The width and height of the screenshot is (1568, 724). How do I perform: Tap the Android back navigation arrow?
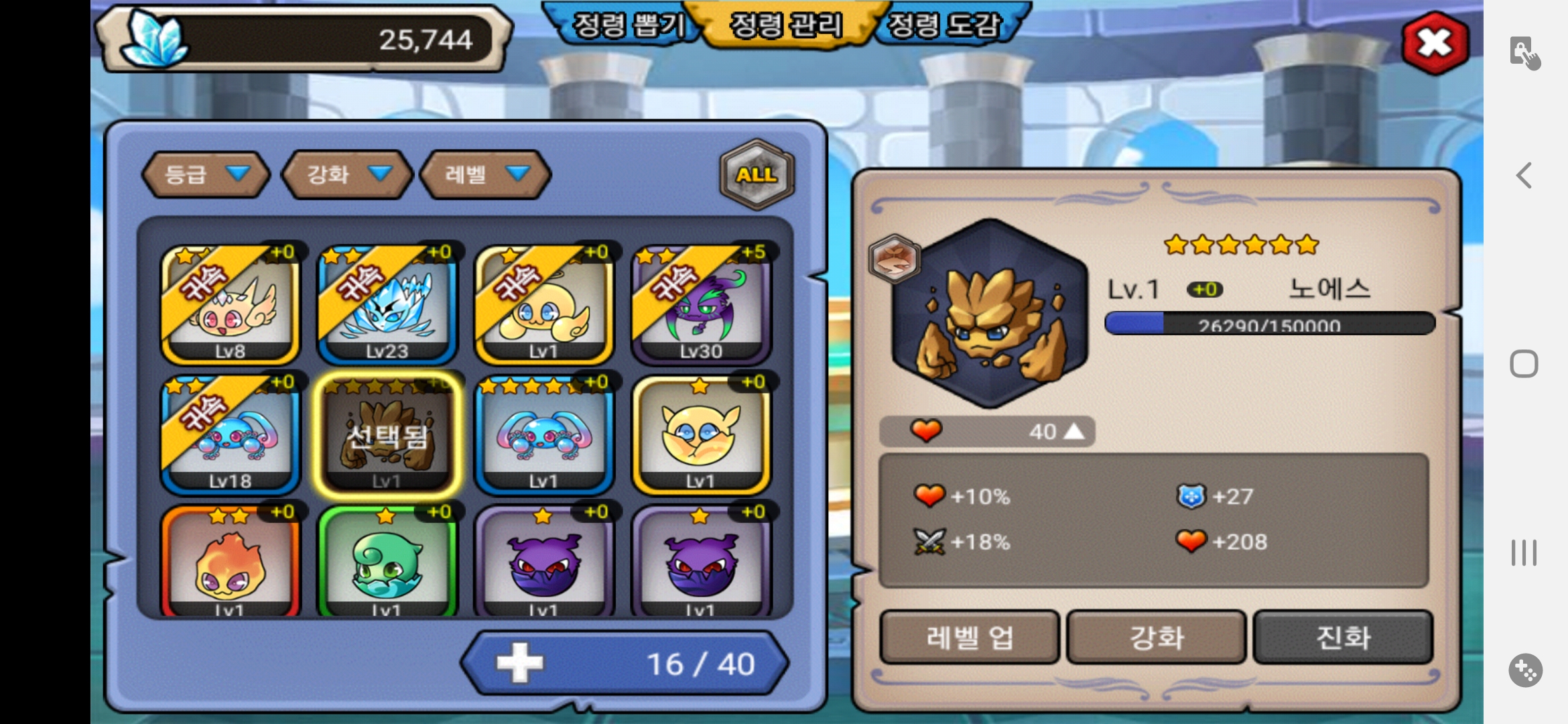(x=1524, y=176)
